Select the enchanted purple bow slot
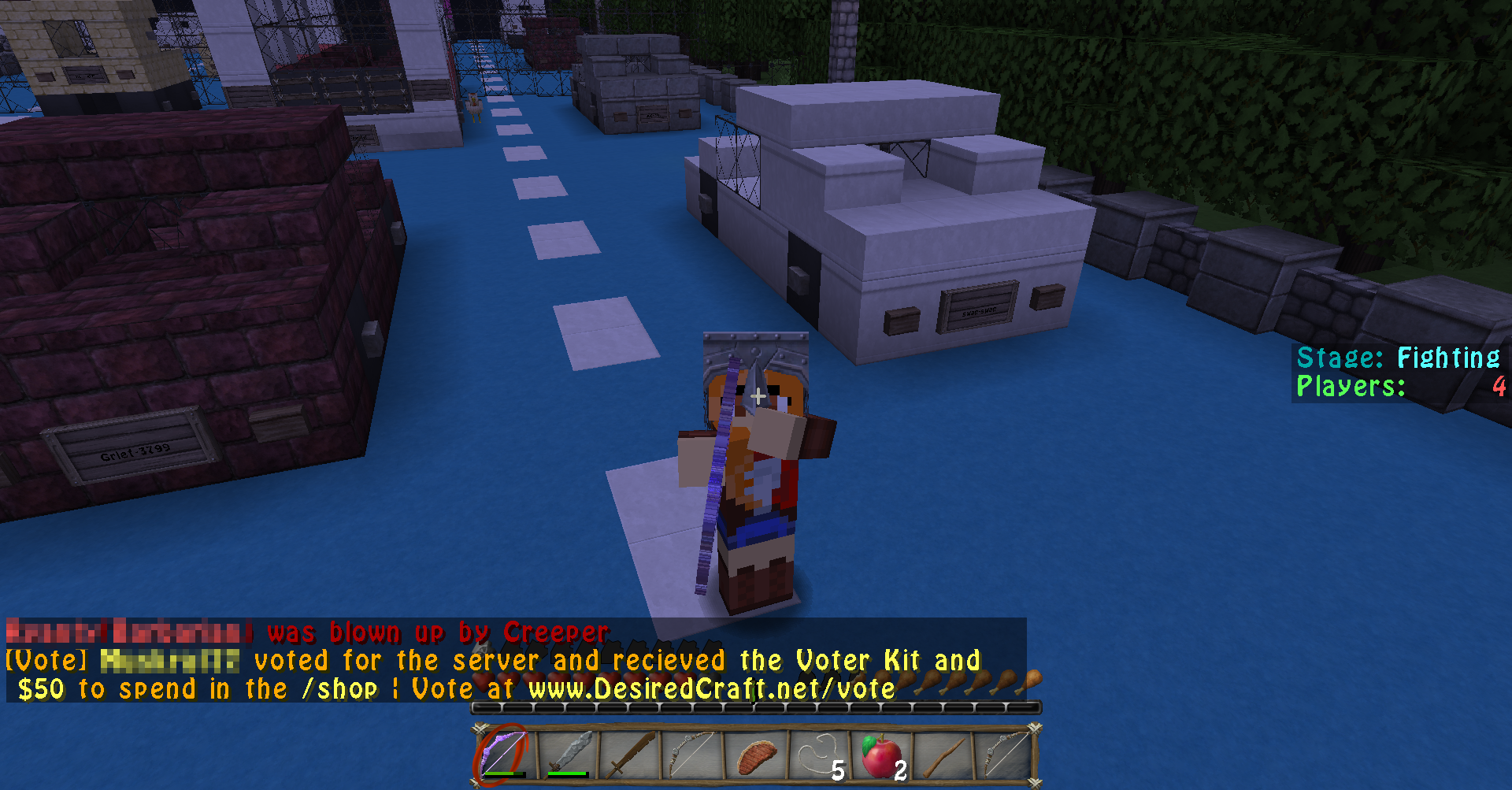 click(x=504, y=754)
